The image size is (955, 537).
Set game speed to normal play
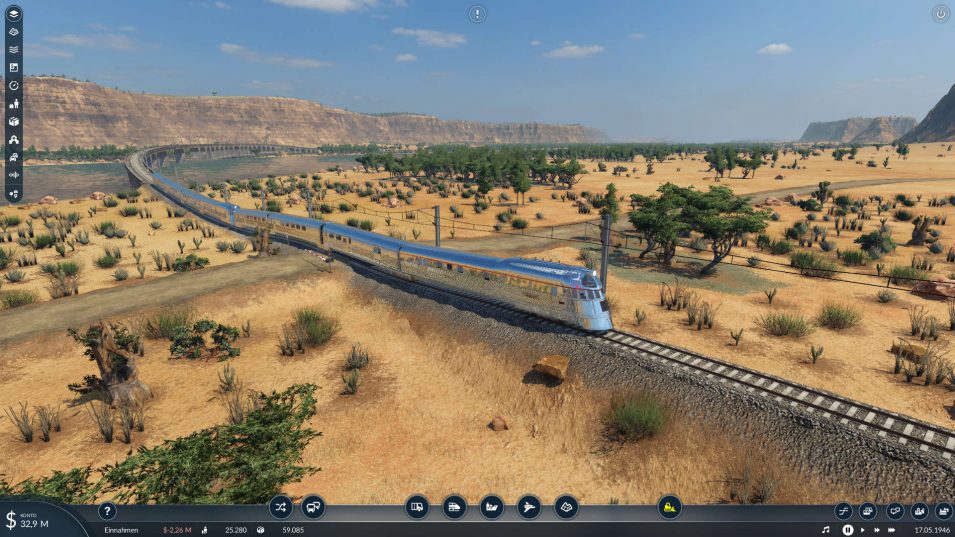pos(863,529)
